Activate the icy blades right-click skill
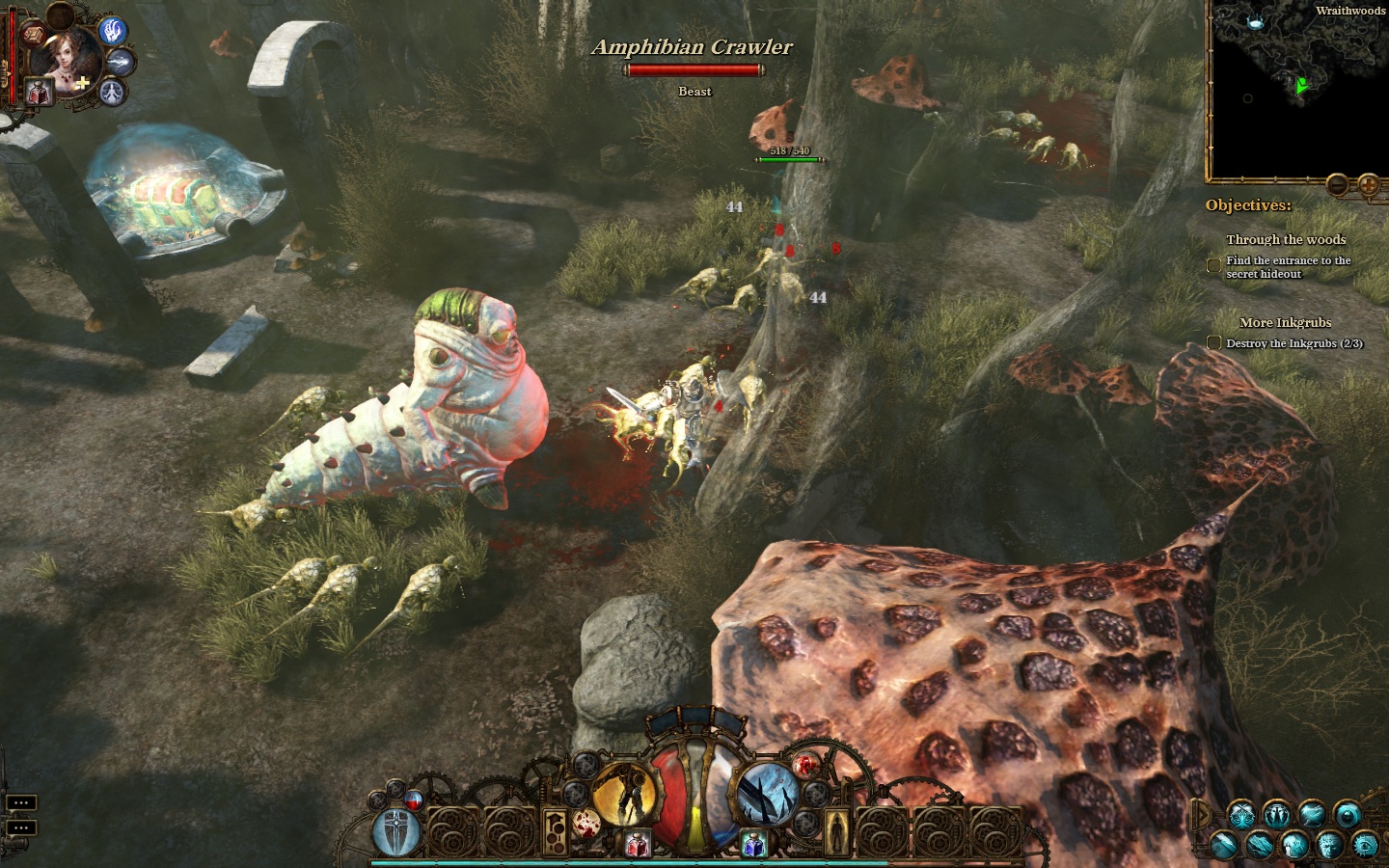Screen dimensions: 1389x868 click(x=768, y=795)
